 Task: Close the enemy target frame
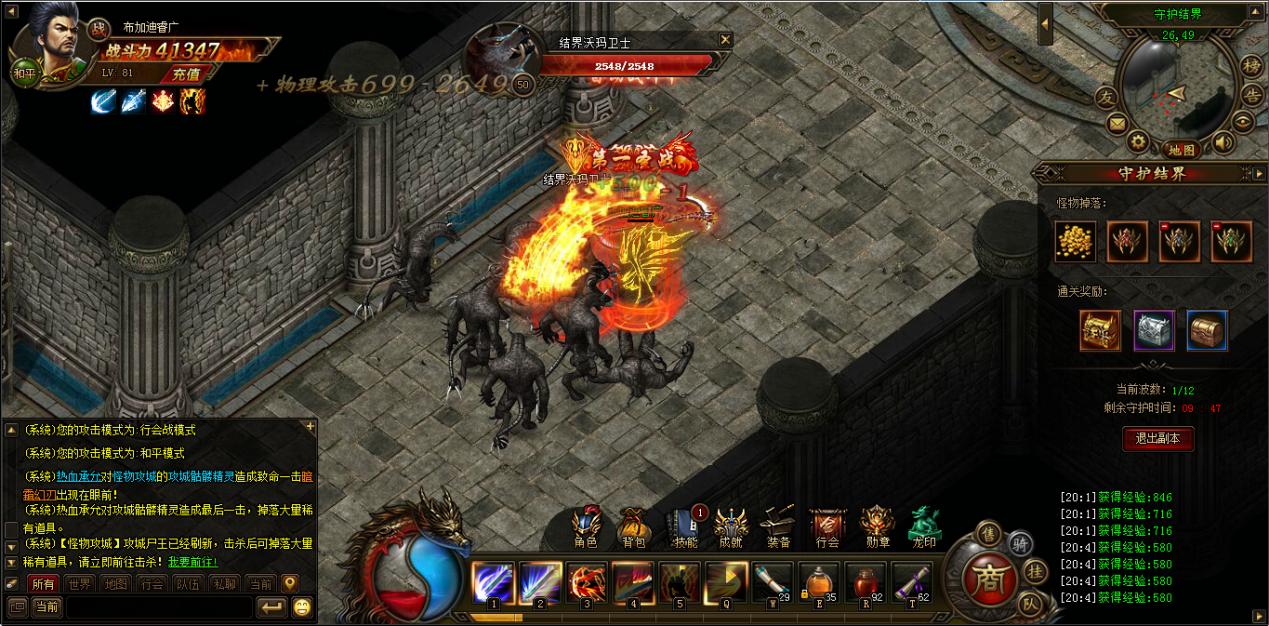click(x=725, y=40)
